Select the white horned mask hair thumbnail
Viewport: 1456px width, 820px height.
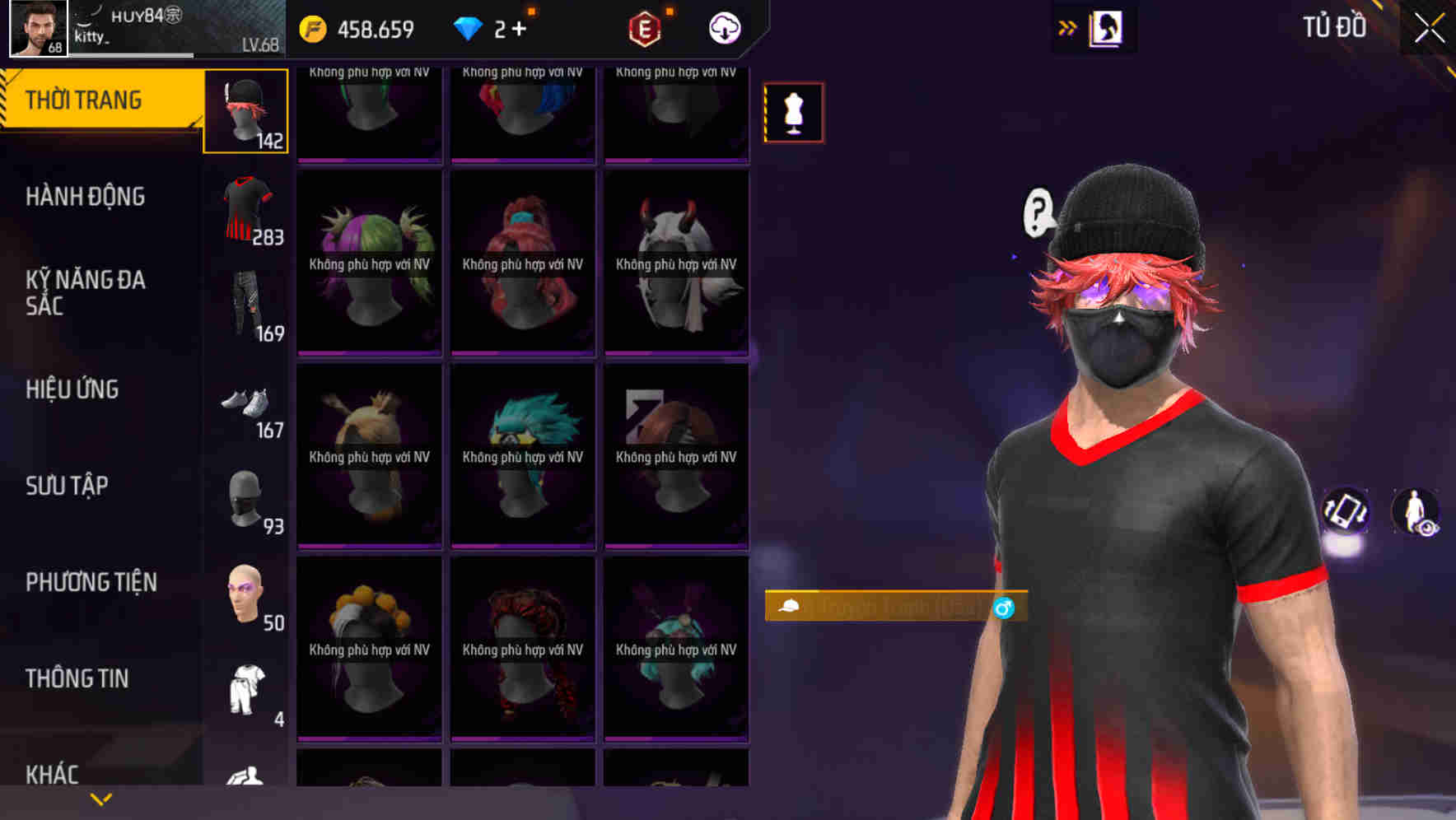tap(675, 263)
